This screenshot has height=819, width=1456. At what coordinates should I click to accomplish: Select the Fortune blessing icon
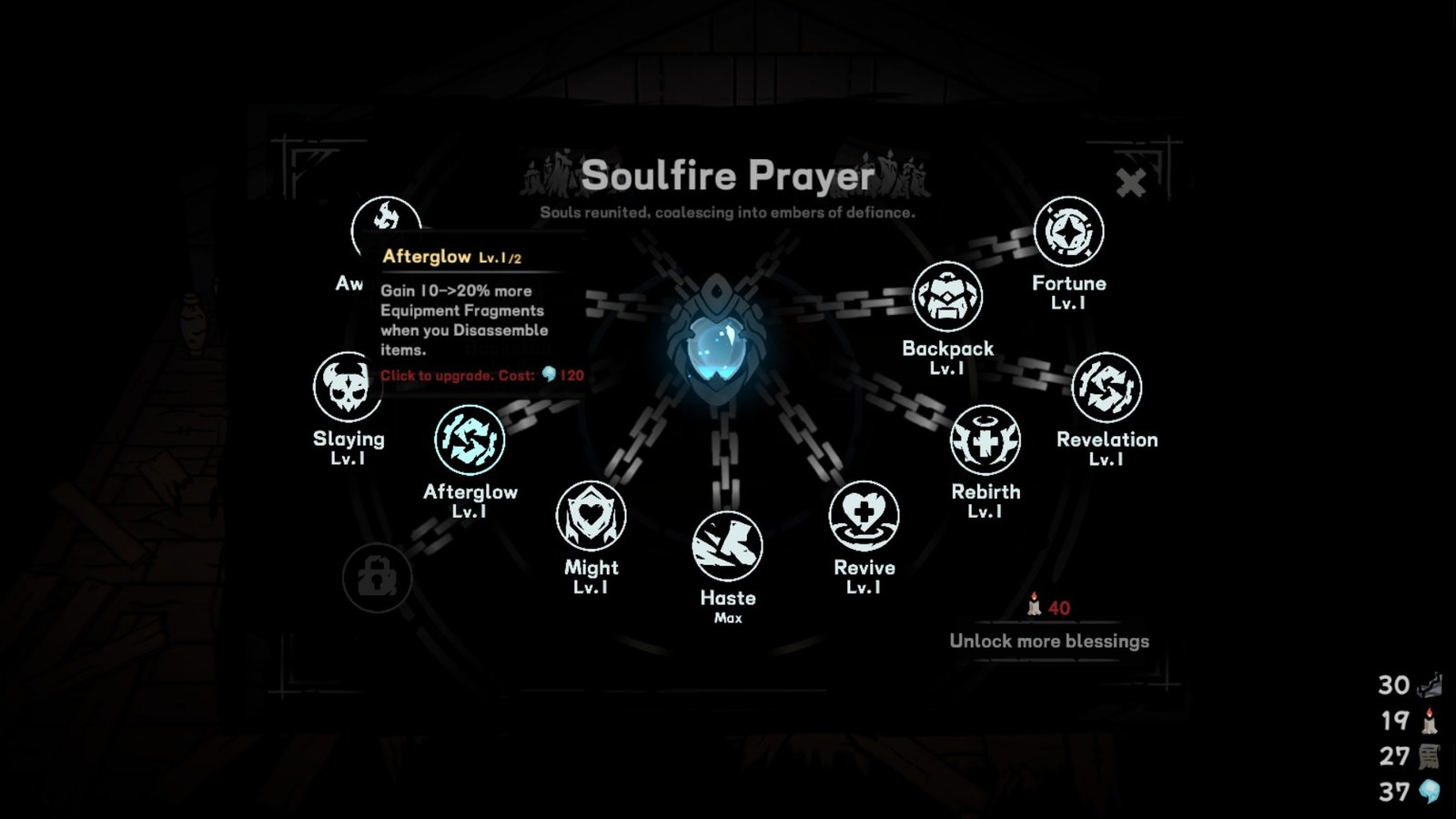point(1069,231)
